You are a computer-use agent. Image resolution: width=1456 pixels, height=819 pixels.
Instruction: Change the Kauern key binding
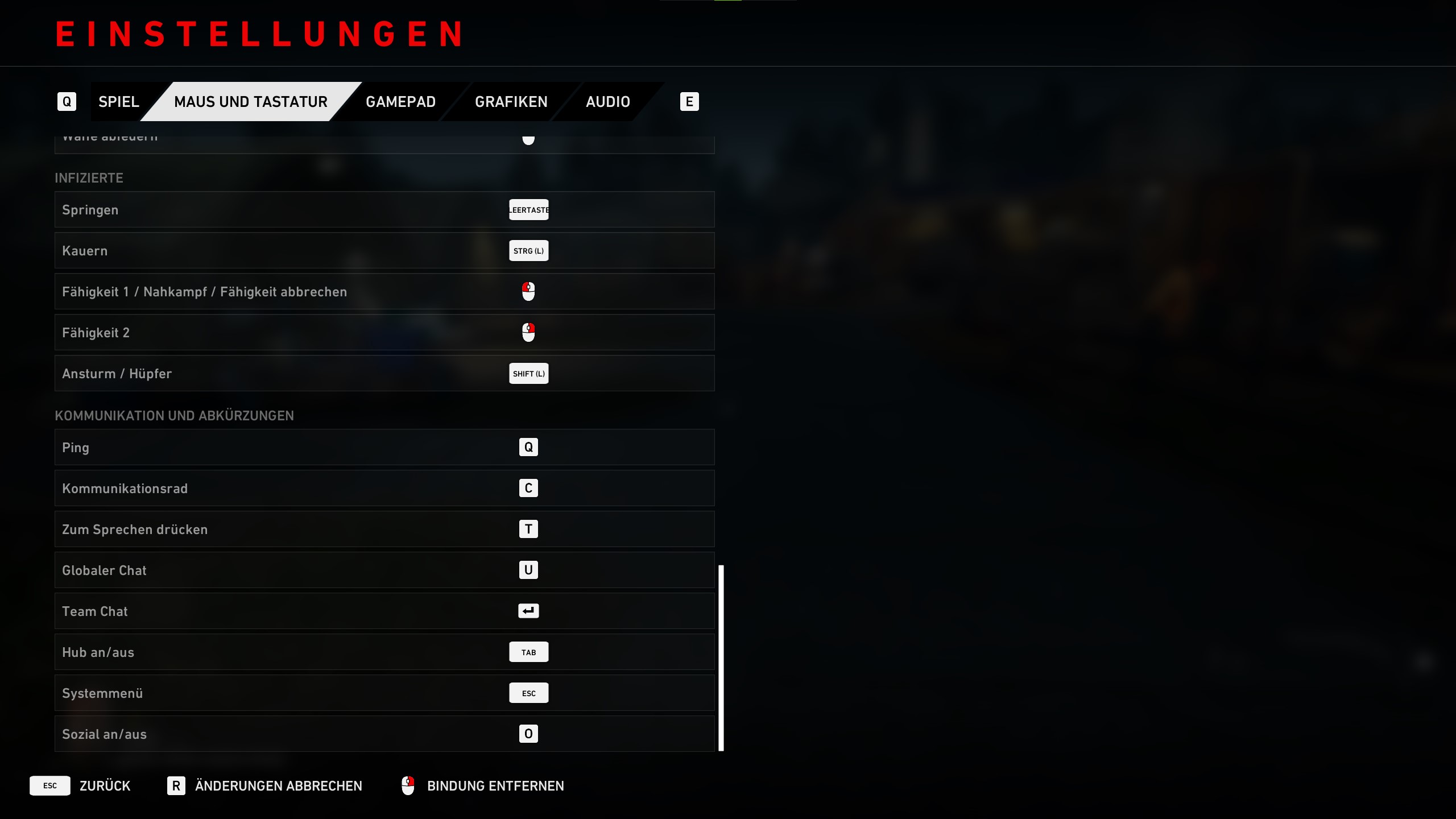pyautogui.click(x=528, y=251)
